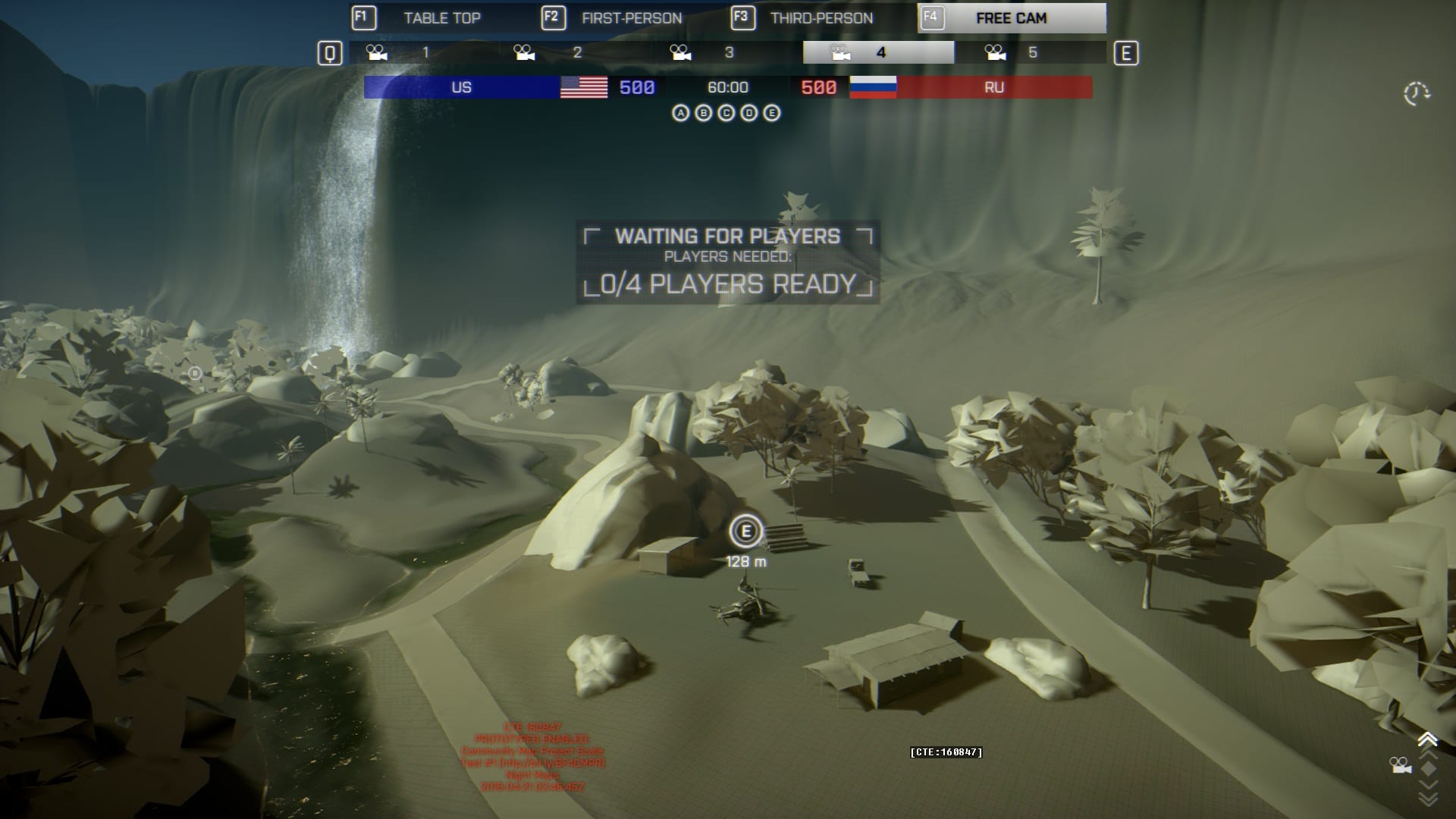Increase camera speed with the up chevrons
Screen dimensions: 1456x819
coord(1428,739)
